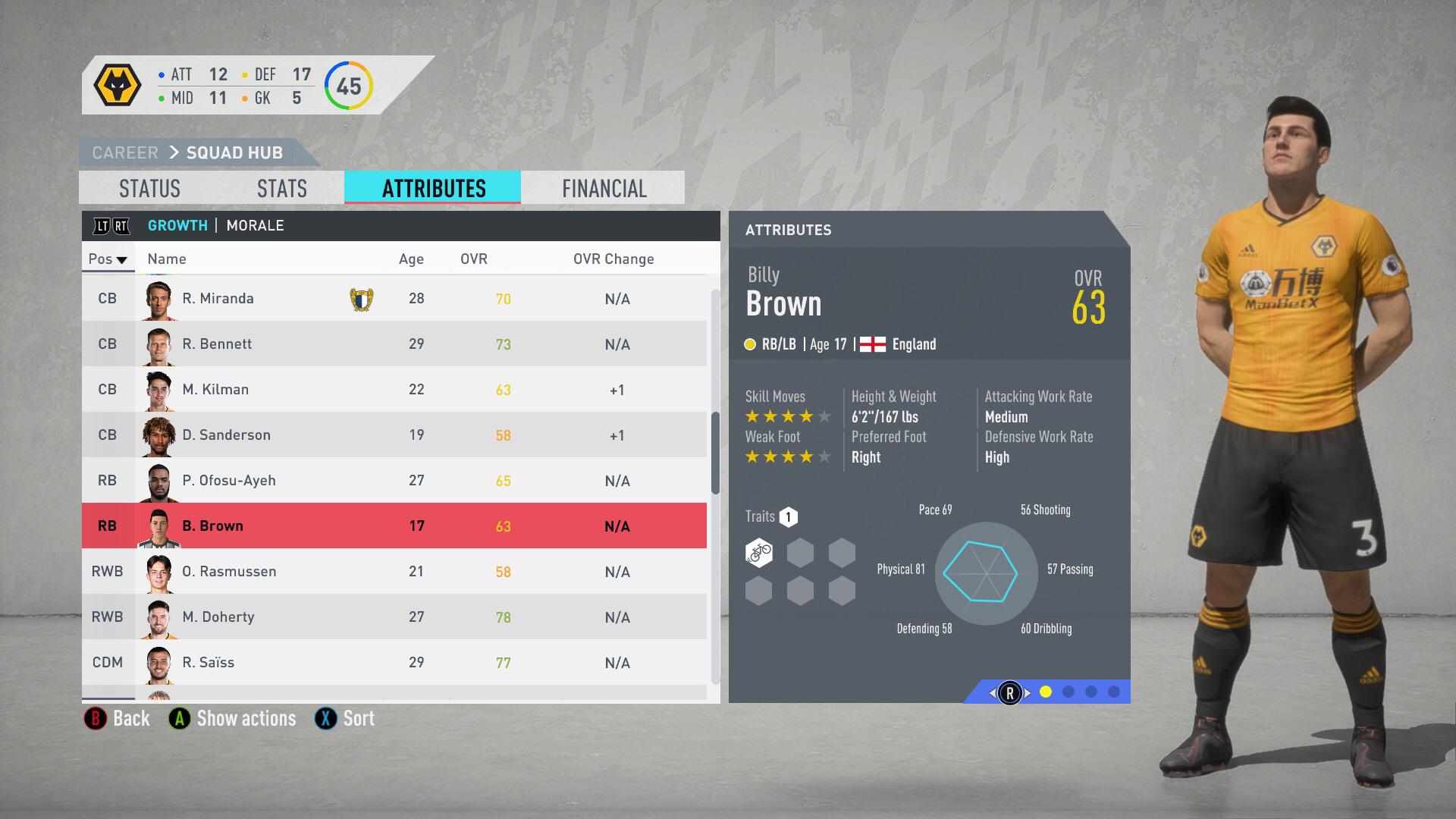Open the Pos column sort dropdown
This screenshot has width=1456, height=819.
pyautogui.click(x=108, y=259)
